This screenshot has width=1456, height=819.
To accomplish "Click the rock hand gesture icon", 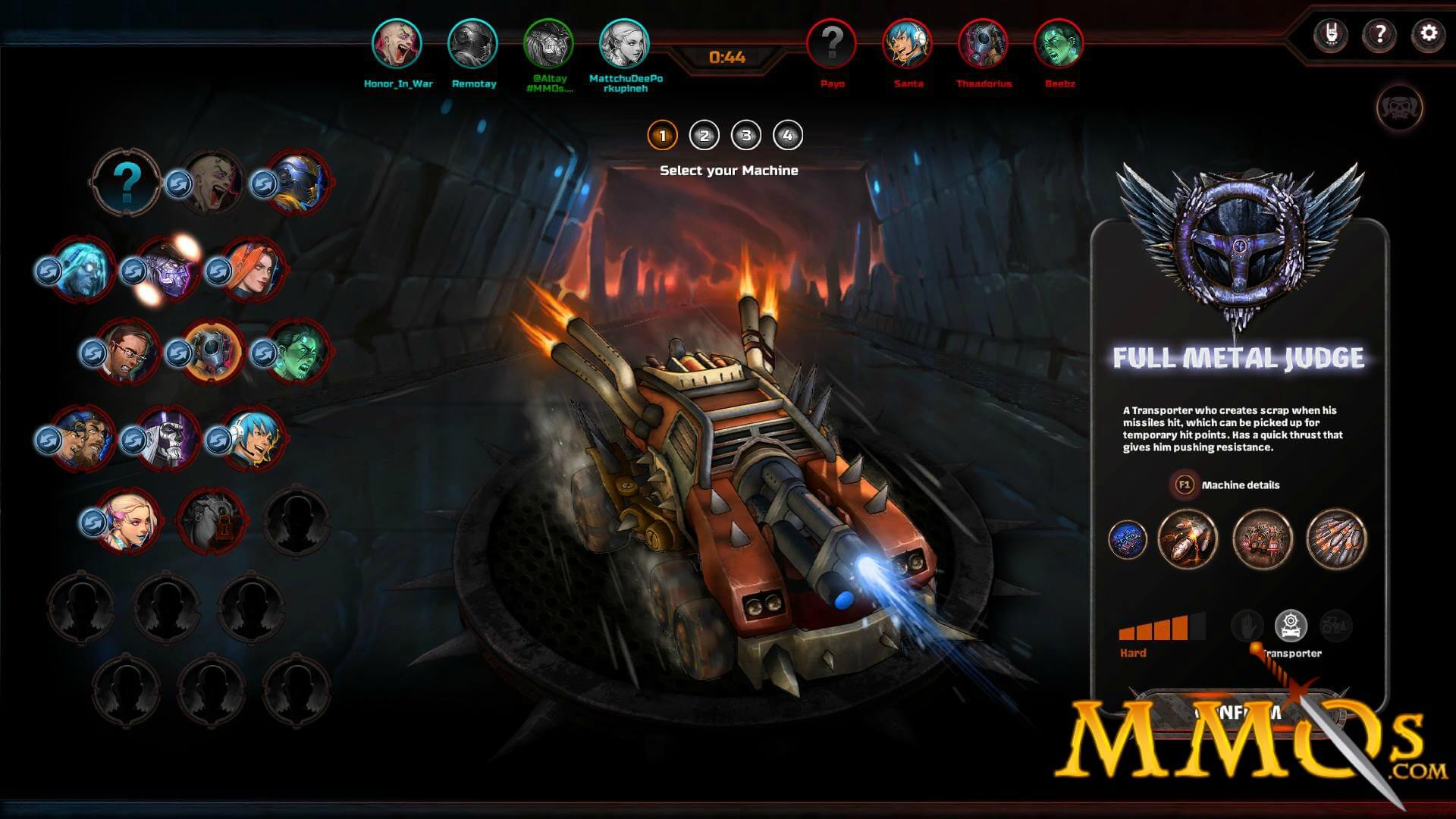I will [x=1330, y=34].
